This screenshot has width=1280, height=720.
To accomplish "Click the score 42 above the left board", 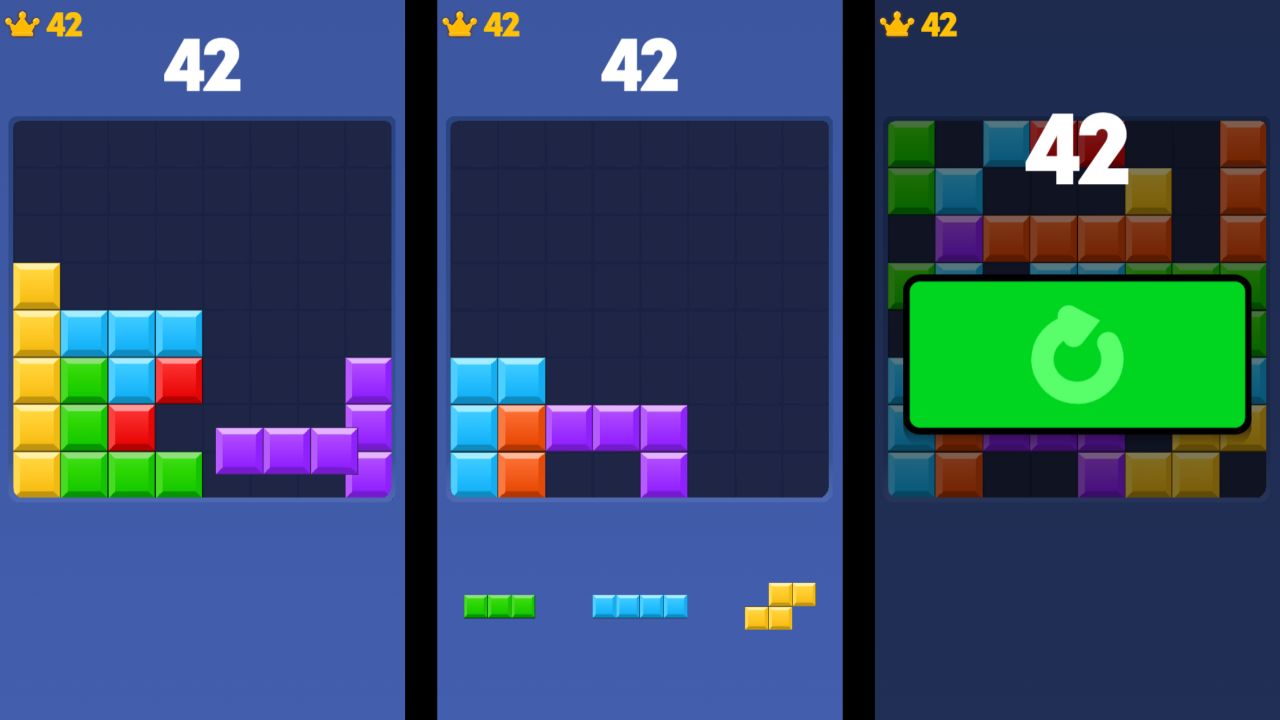I will pyautogui.click(x=202, y=63).
